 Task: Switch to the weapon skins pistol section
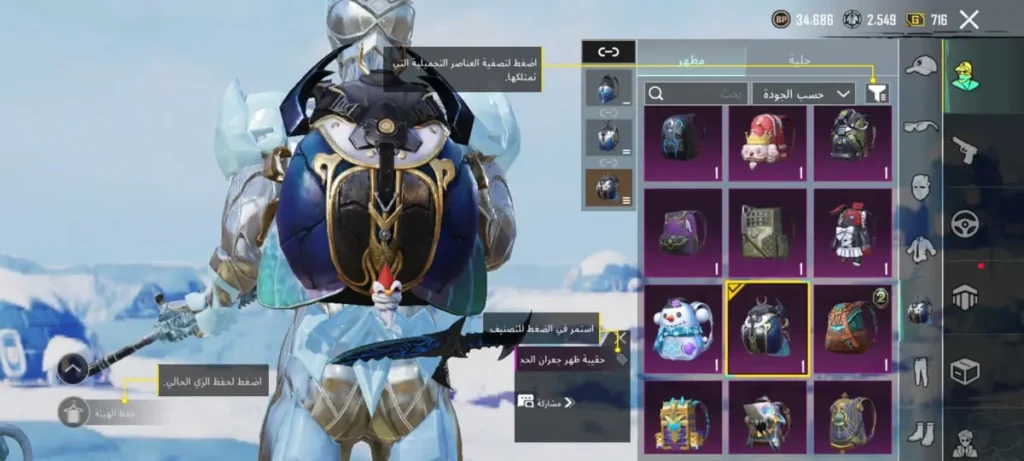[x=965, y=150]
